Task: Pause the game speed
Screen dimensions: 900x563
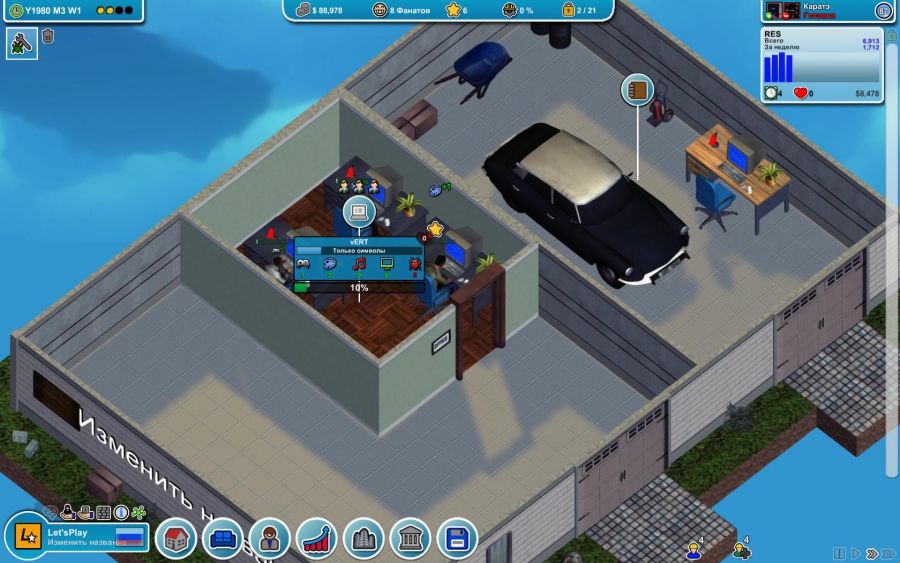Action: pyautogui.click(x=840, y=553)
